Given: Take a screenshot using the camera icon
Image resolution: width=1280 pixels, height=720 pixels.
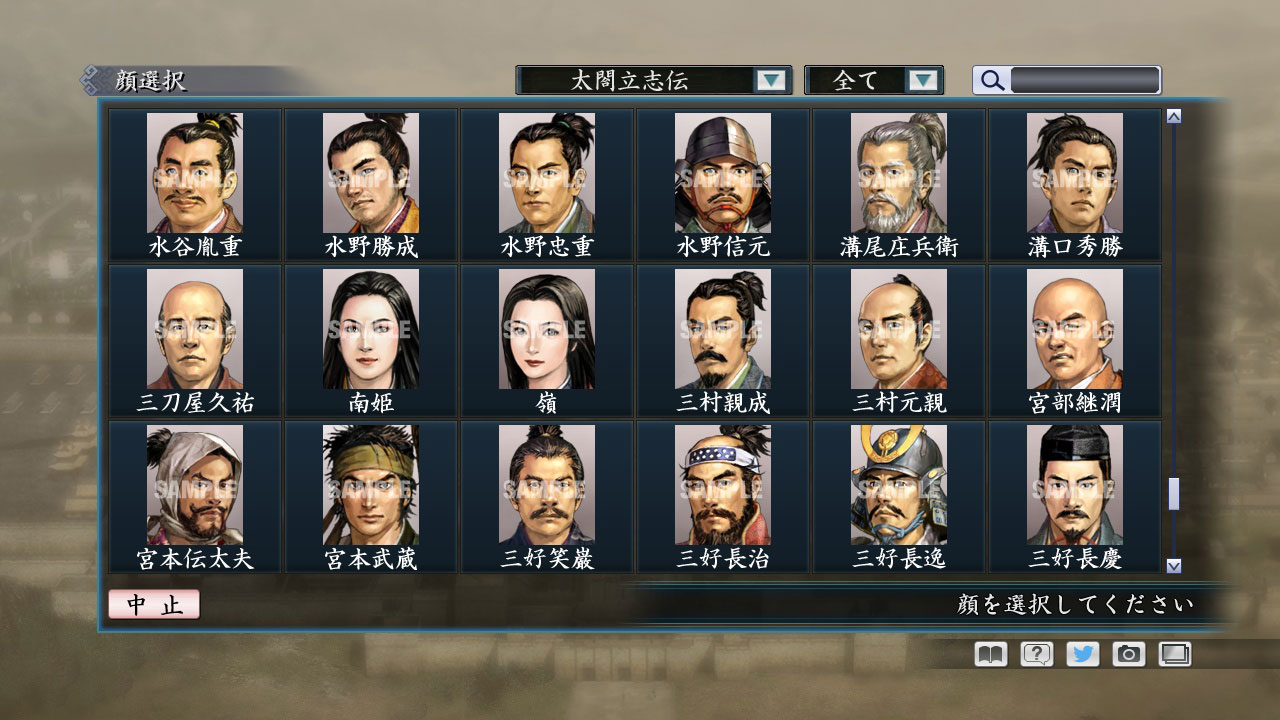Looking at the screenshot, I should pos(1128,653).
